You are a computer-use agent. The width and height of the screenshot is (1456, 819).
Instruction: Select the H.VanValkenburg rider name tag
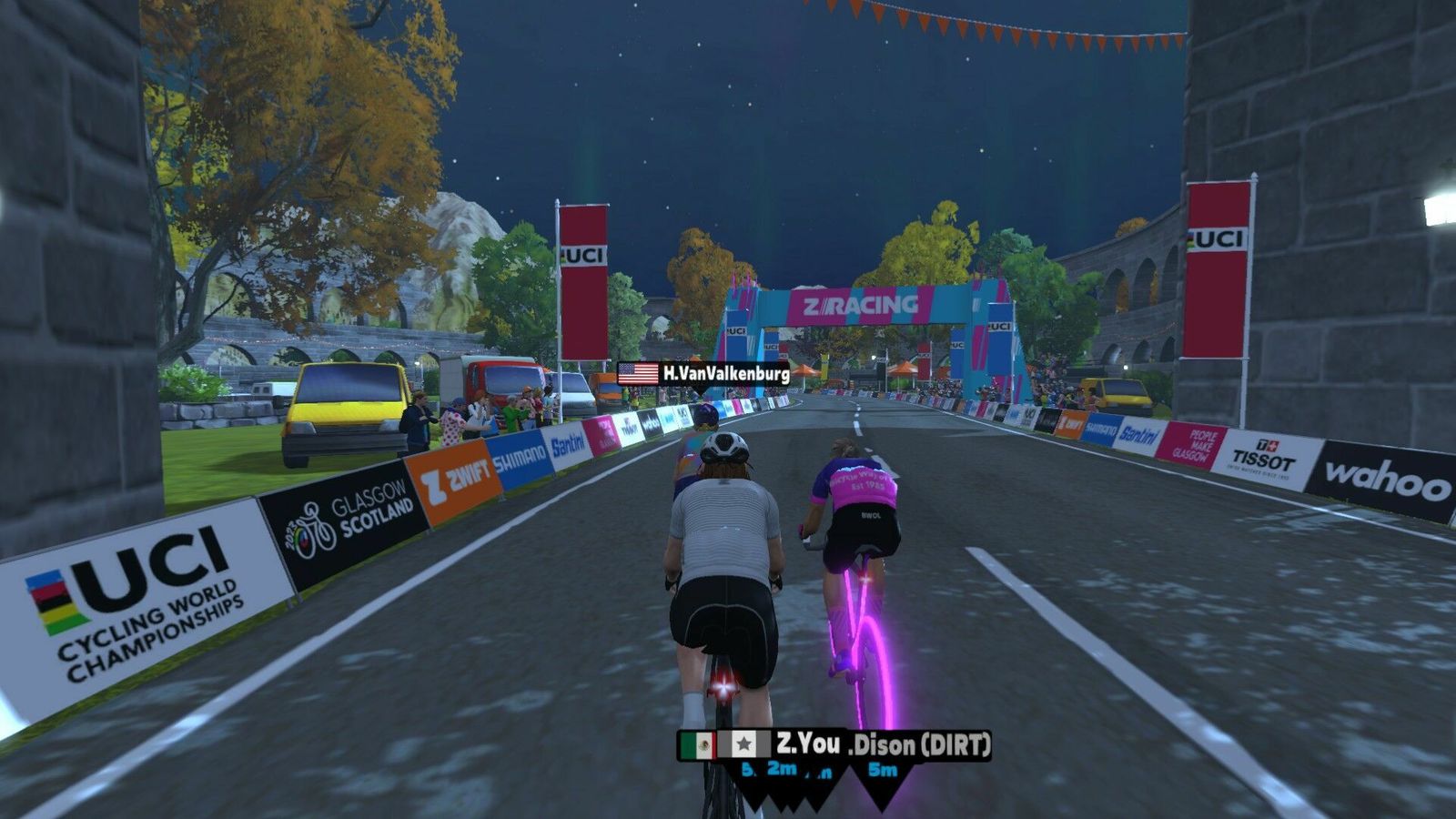703,373
